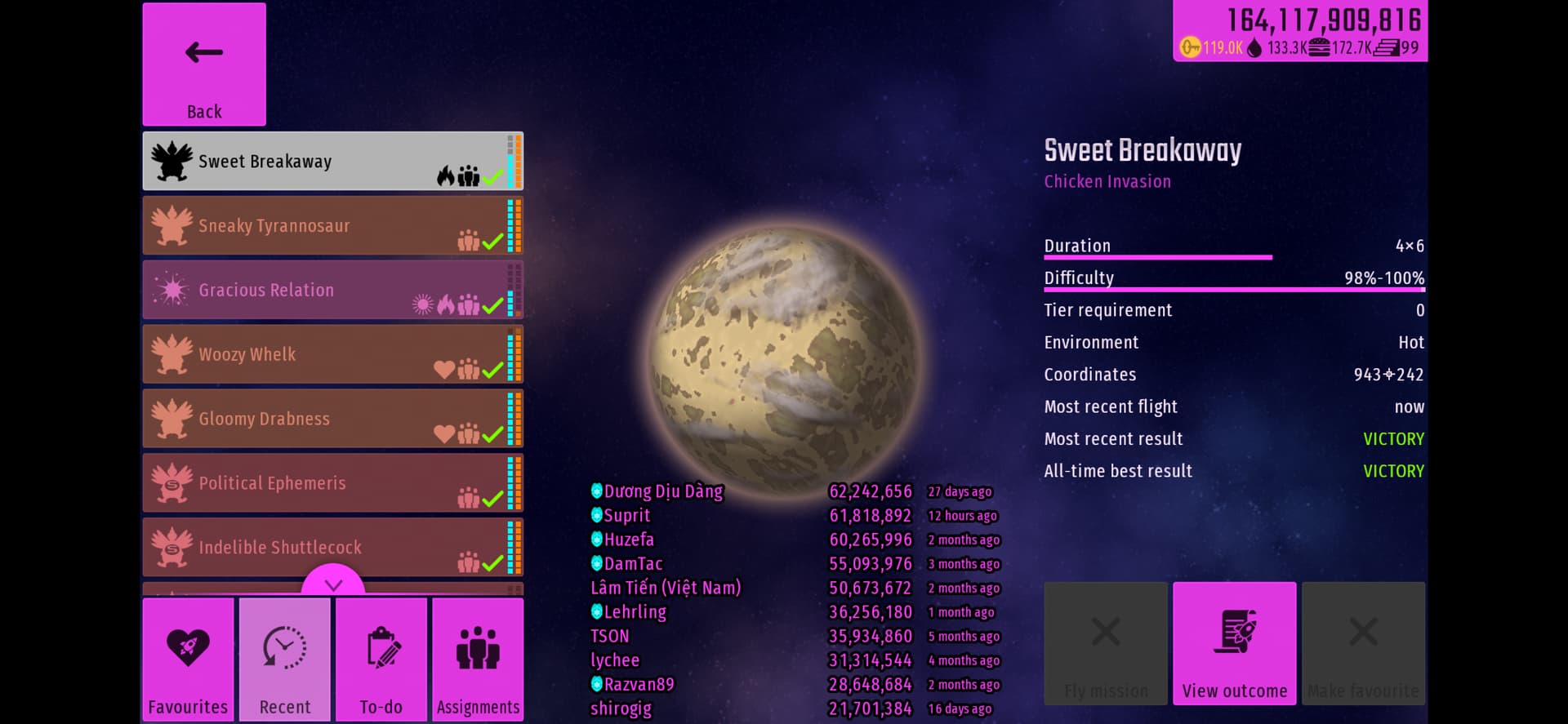This screenshot has height=724, width=1568.
Task: Expand the mission list with down arrow
Action: coord(333,584)
